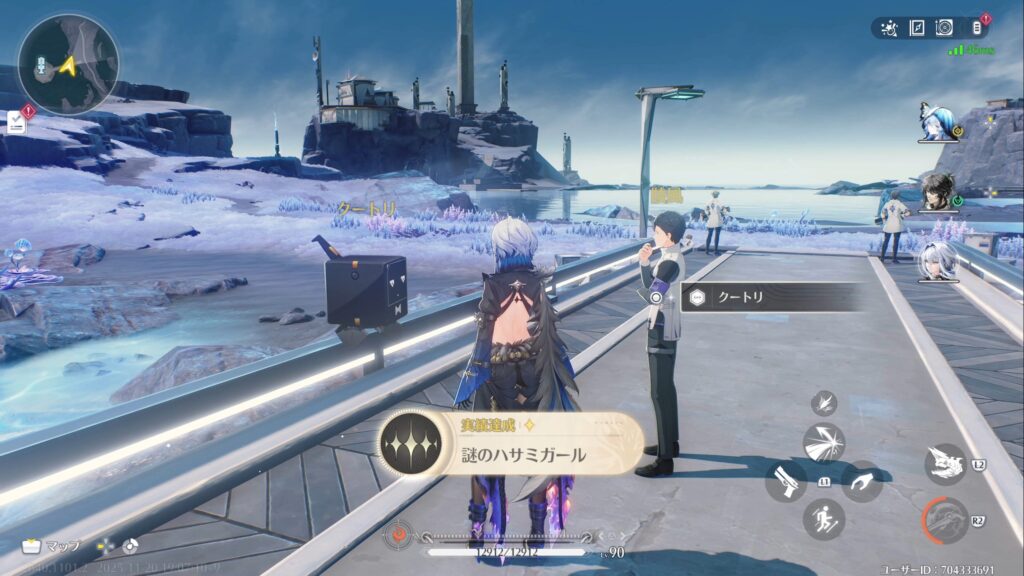Click the 謎のハサミガール achievement notification
This screenshot has height=576, width=1024.
pos(510,443)
